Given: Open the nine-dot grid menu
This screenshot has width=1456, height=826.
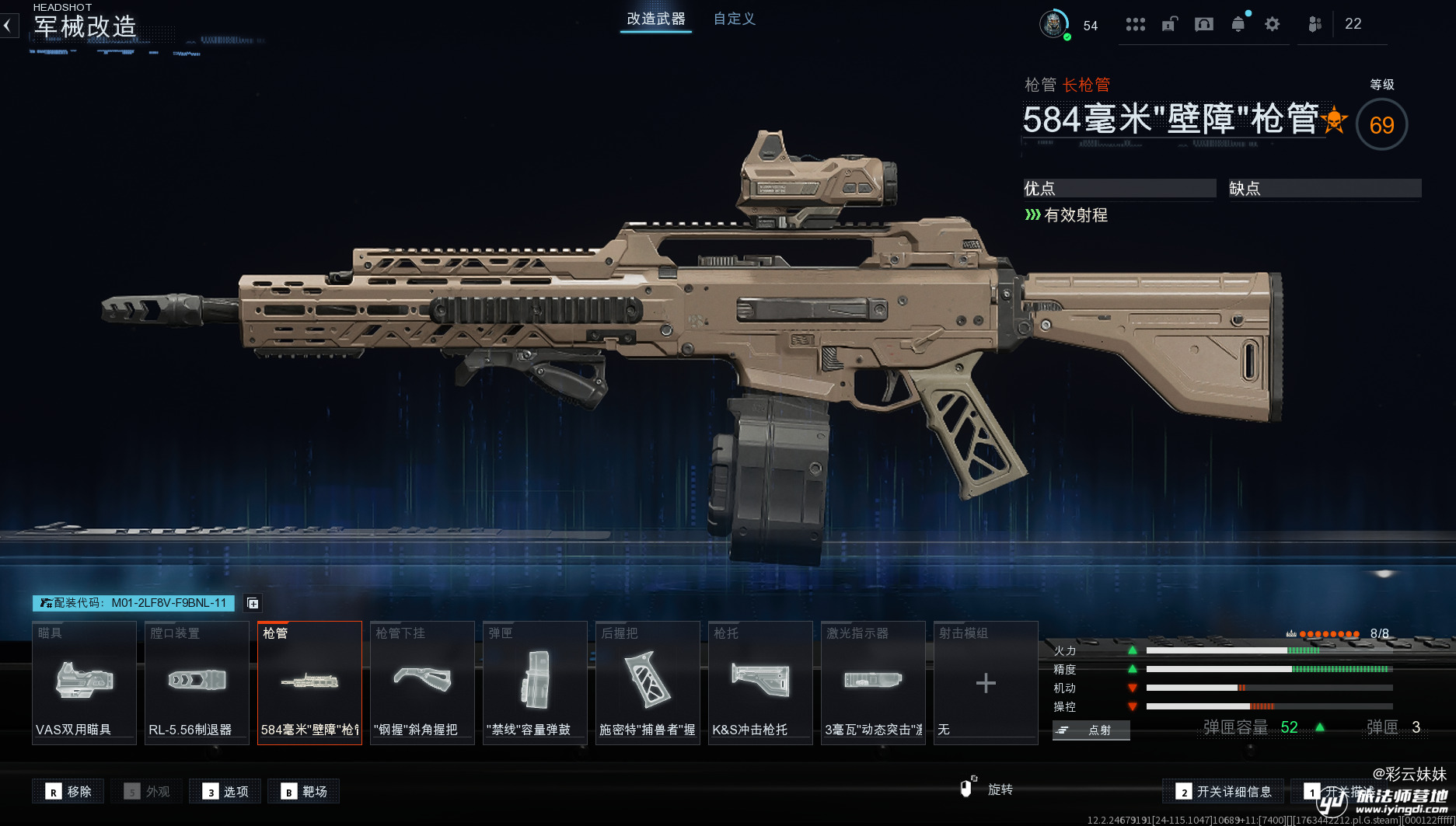Looking at the screenshot, I should pyautogui.click(x=1135, y=24).
